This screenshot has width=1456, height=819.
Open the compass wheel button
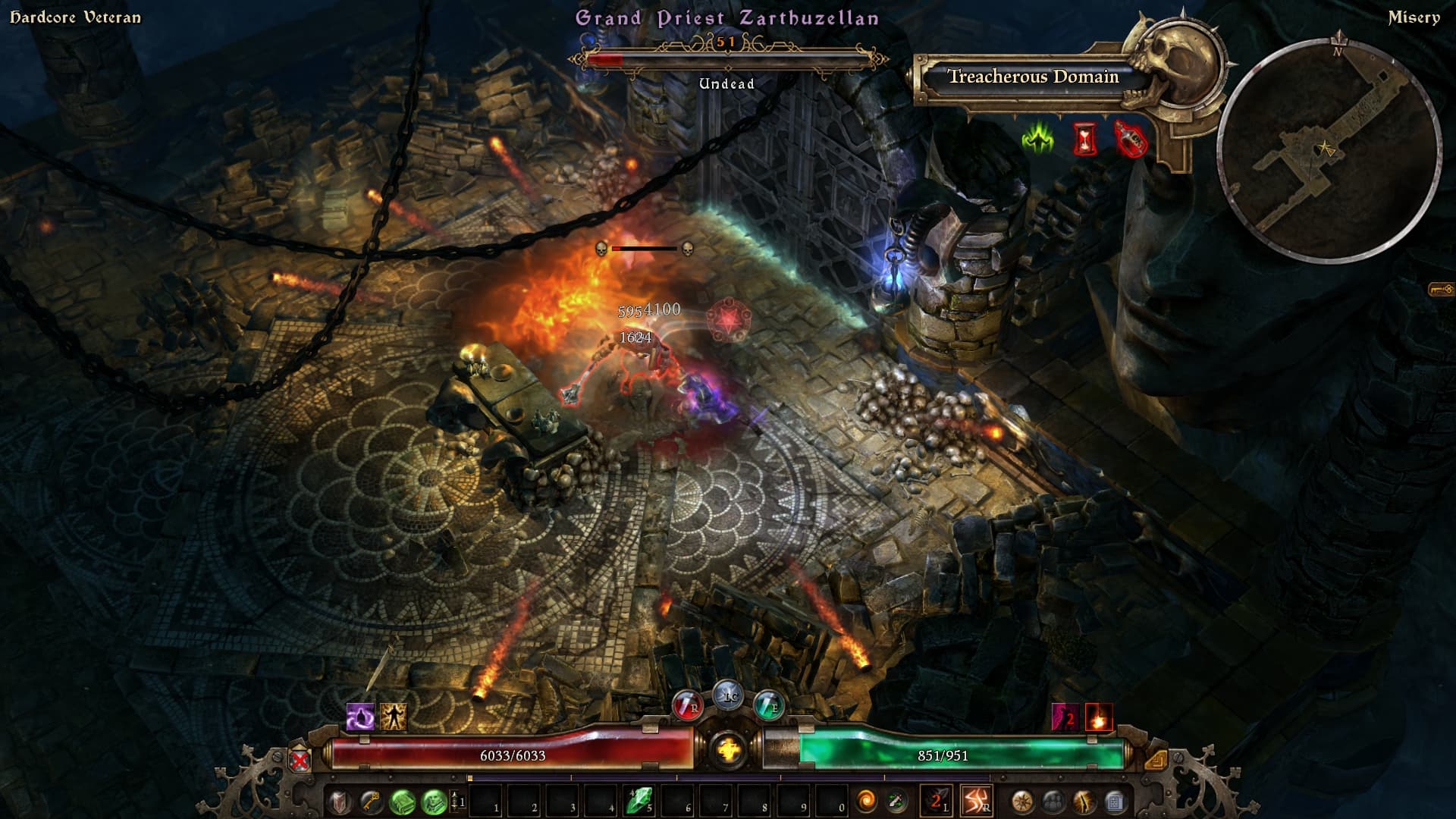[x=1022, y=801]
